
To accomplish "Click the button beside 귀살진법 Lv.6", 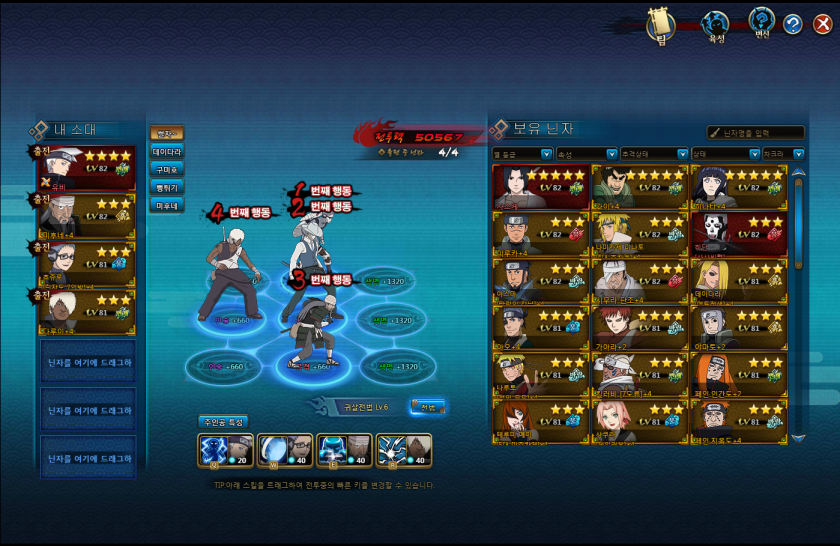I will coord(427,406).
